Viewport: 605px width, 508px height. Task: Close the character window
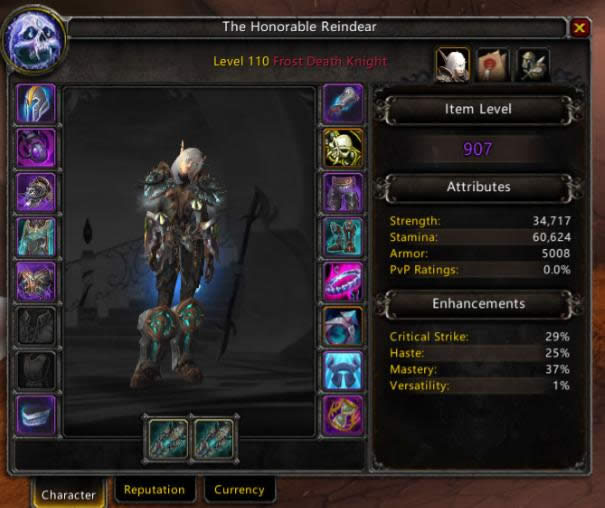tap(579, 29)
